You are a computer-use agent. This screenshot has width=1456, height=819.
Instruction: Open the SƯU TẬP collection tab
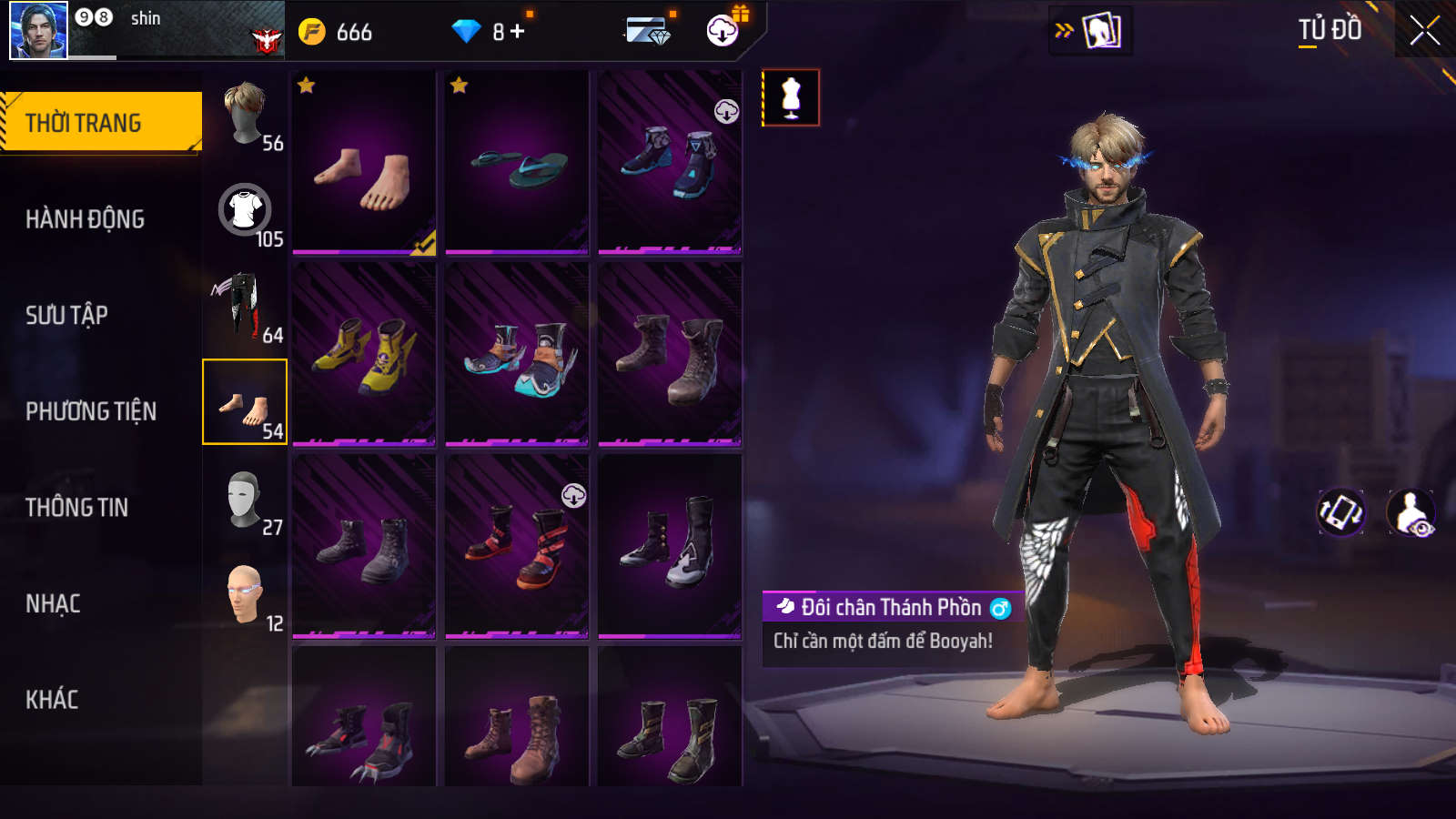(66, 315)
